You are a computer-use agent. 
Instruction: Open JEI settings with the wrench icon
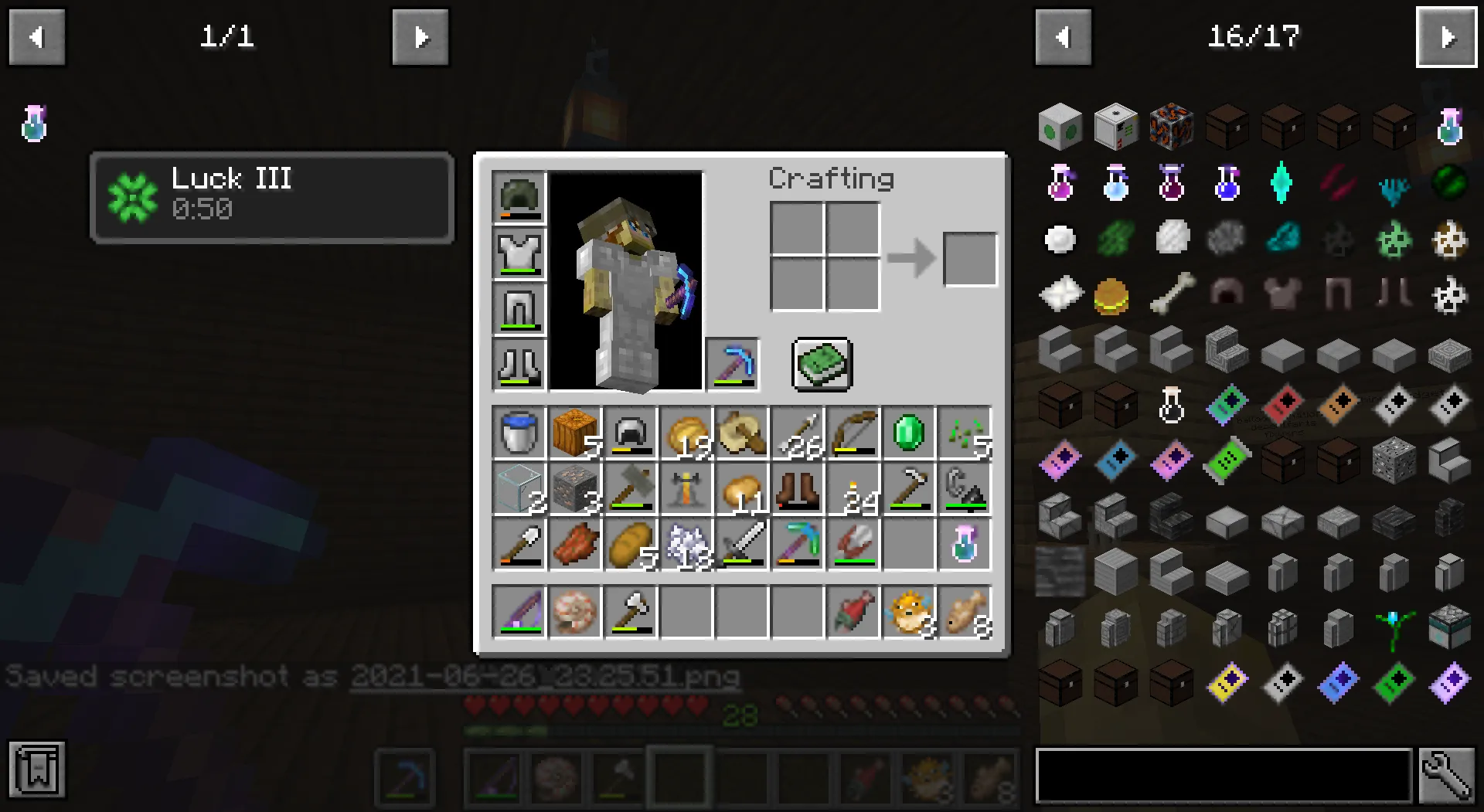click(x=1448, y=775)
